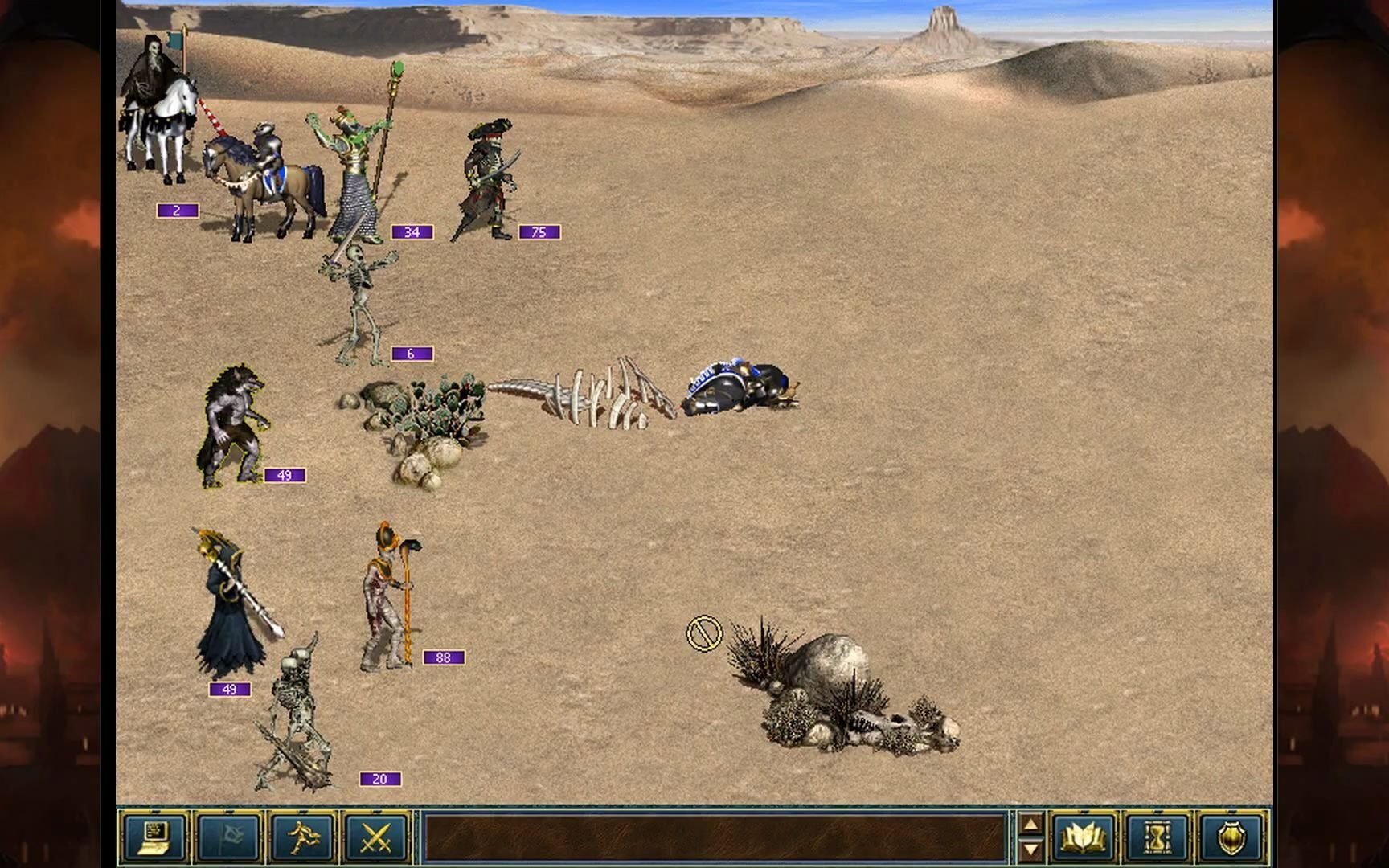The width and height of the screenshot is (1389, 868).
Task: Click the combat log message panel
Action: coord(714,837)
